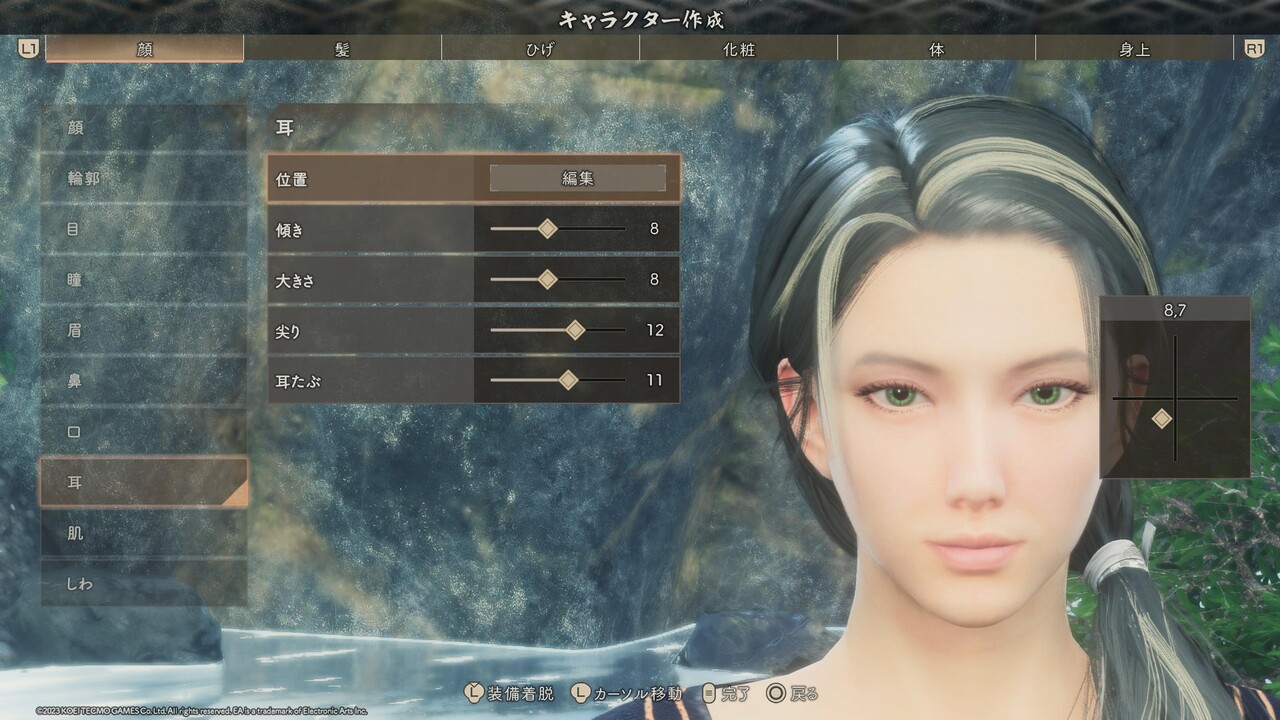Switch to the 髪 (hair) tab

(342, 49)
